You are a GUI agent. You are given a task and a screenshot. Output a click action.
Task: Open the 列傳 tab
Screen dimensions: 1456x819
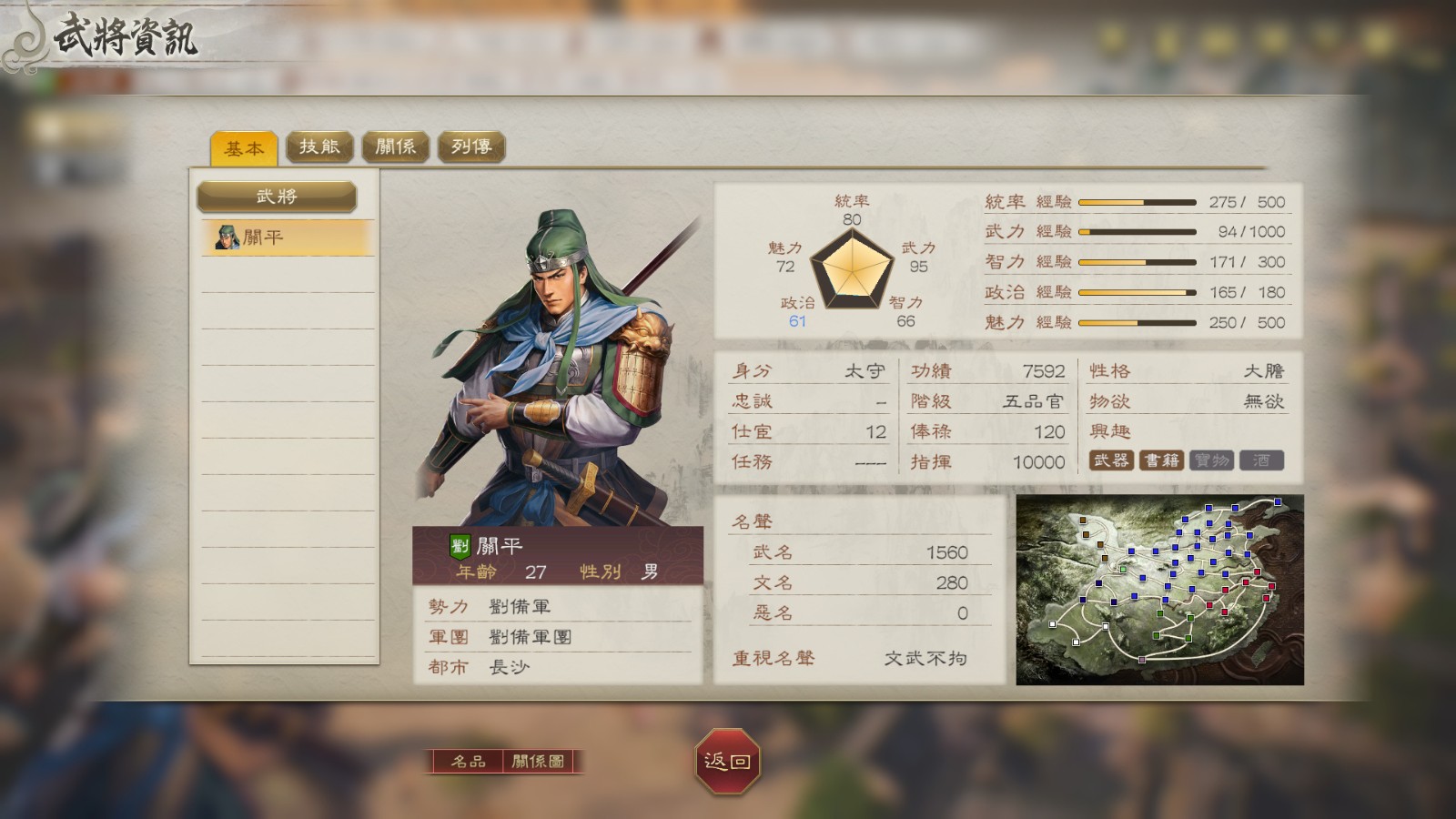click(x=469, y=147)
